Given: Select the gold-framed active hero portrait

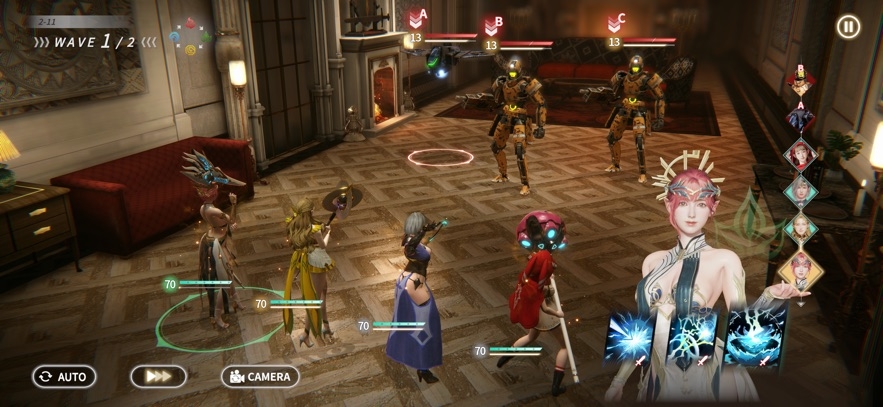Looking at the screenshot, I should click(x=800, y=269).
